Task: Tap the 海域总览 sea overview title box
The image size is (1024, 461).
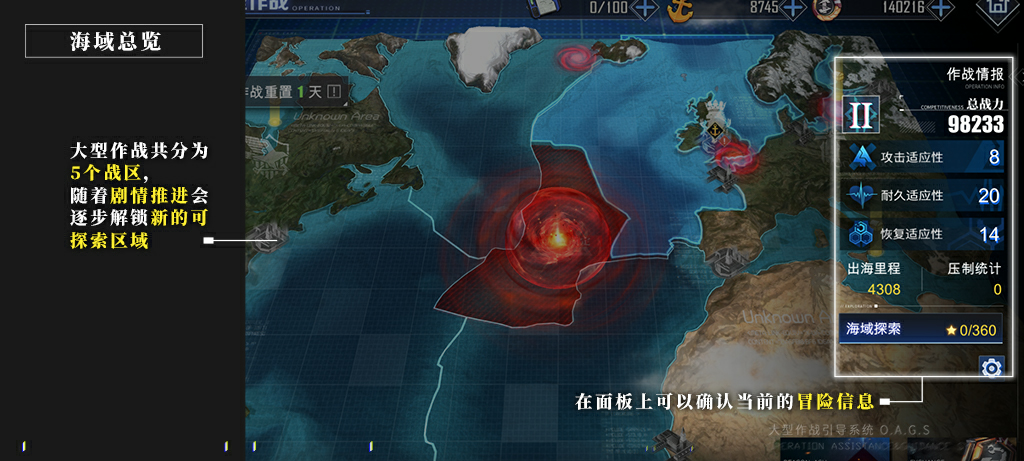Action: pyautogui.click(x=114, y=42)
